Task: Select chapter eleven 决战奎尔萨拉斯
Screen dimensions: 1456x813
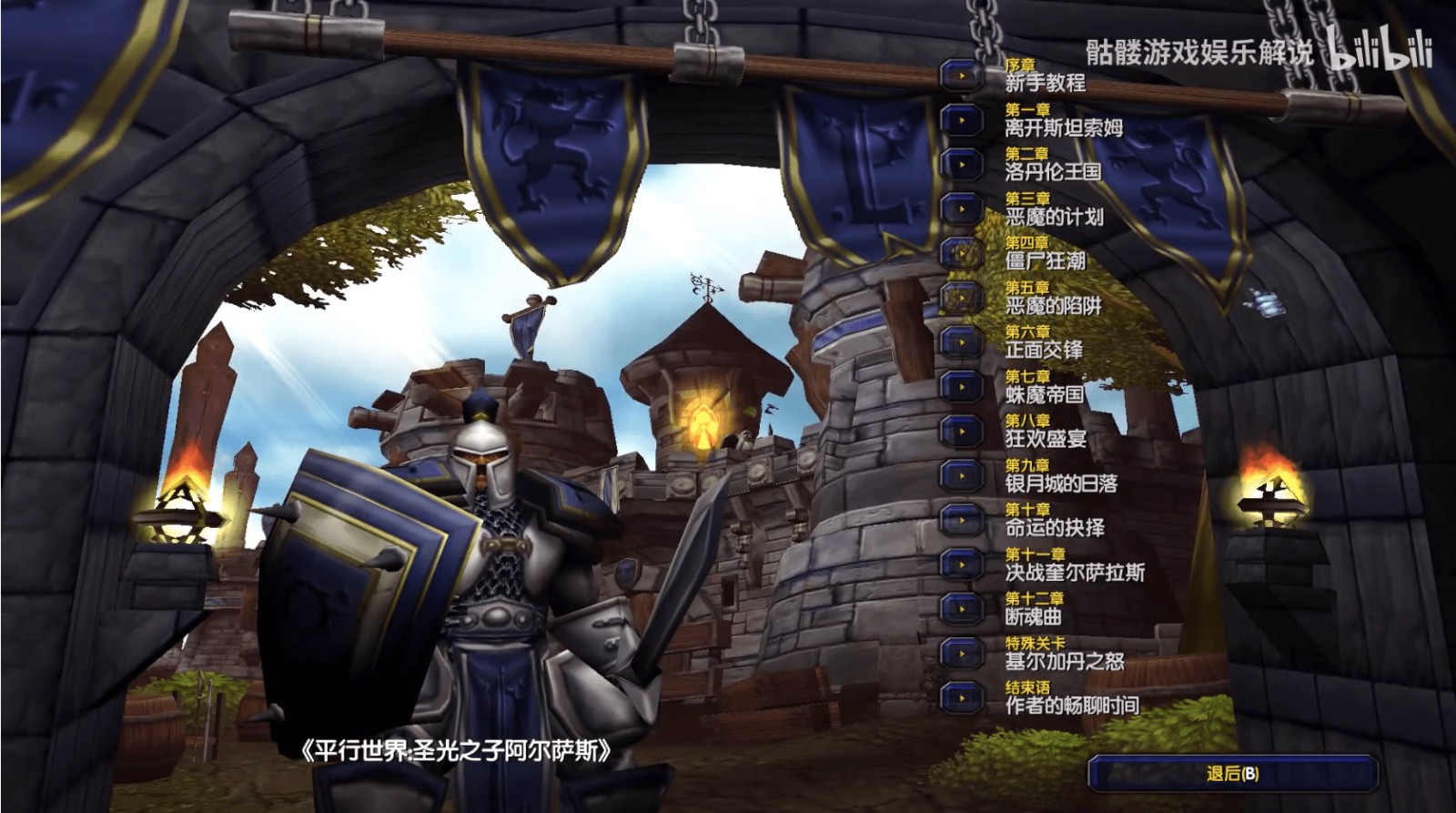Action: point(961,564)
